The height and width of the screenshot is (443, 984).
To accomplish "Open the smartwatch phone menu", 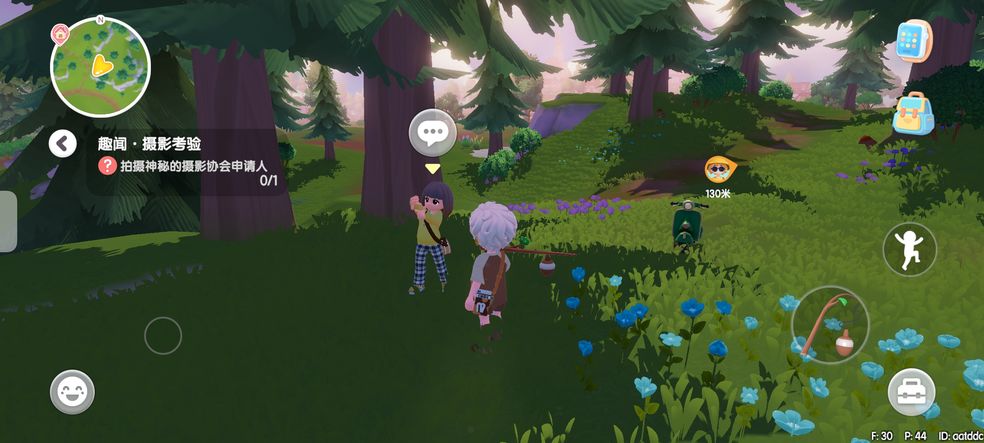I will (914, 42).
